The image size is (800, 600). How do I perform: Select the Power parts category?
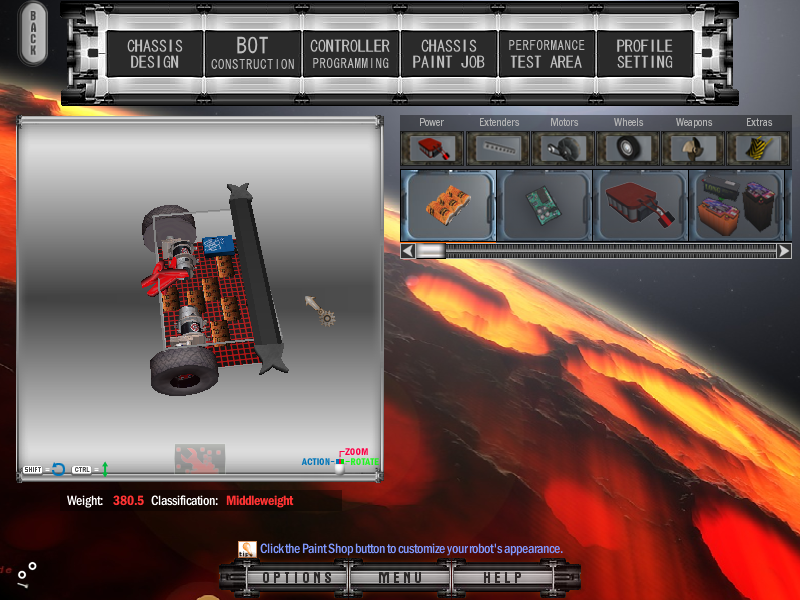(432, 147)
